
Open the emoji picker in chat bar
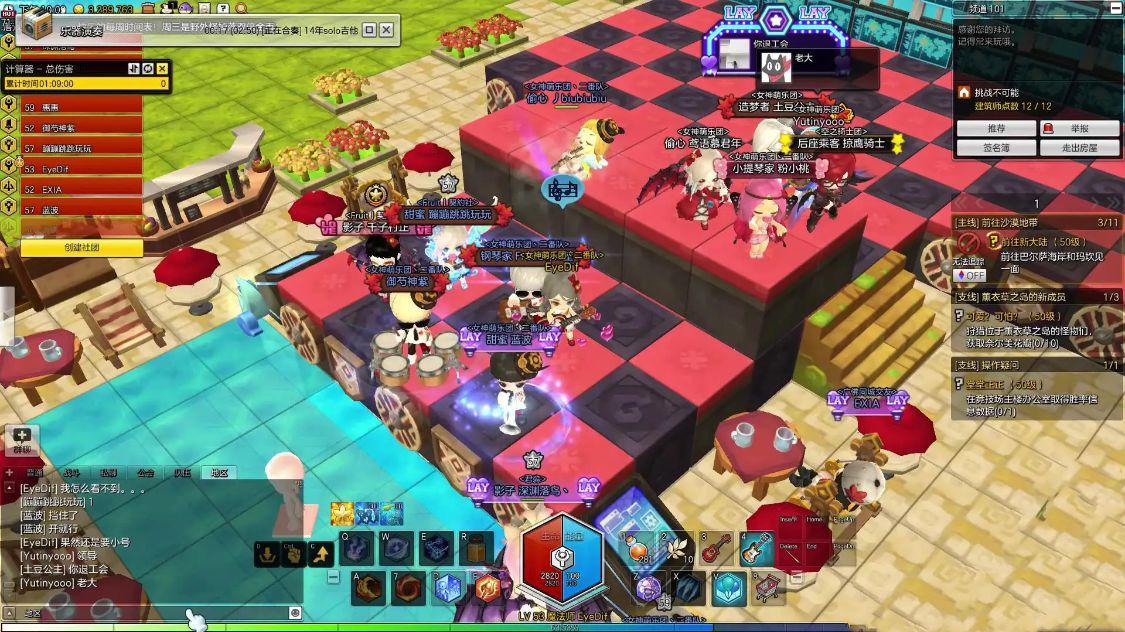[295, 612]
